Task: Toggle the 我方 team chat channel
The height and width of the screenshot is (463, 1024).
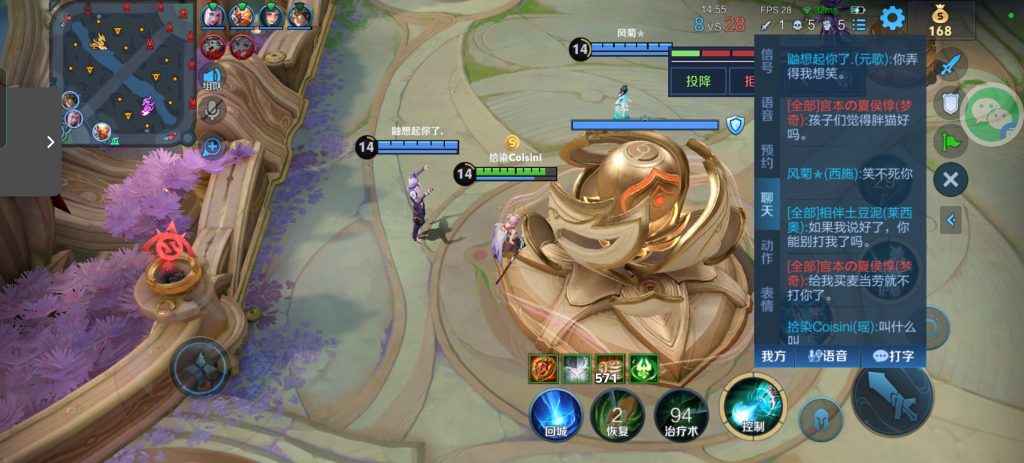Action: [774, 356]
